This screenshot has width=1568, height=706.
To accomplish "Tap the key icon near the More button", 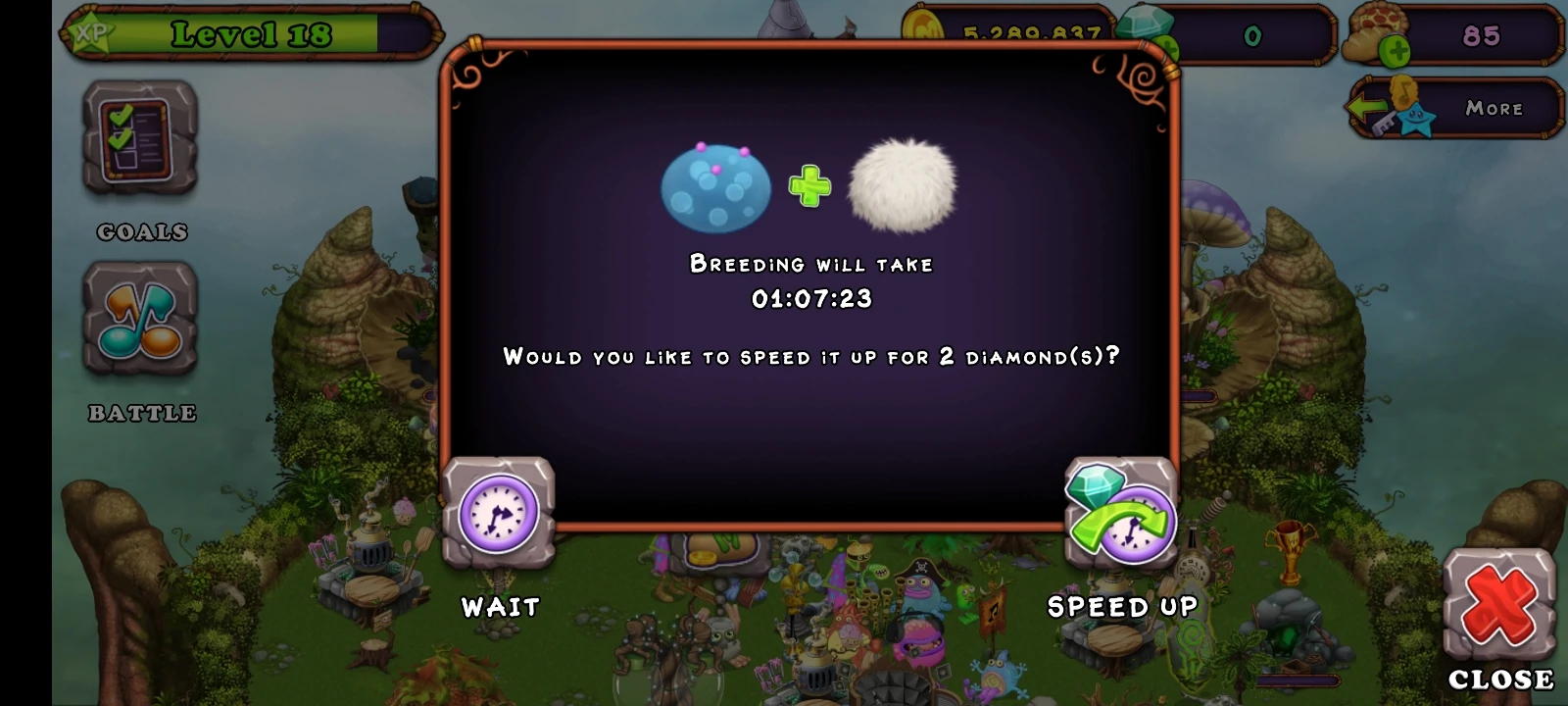I will click(x=1386, y=122).
